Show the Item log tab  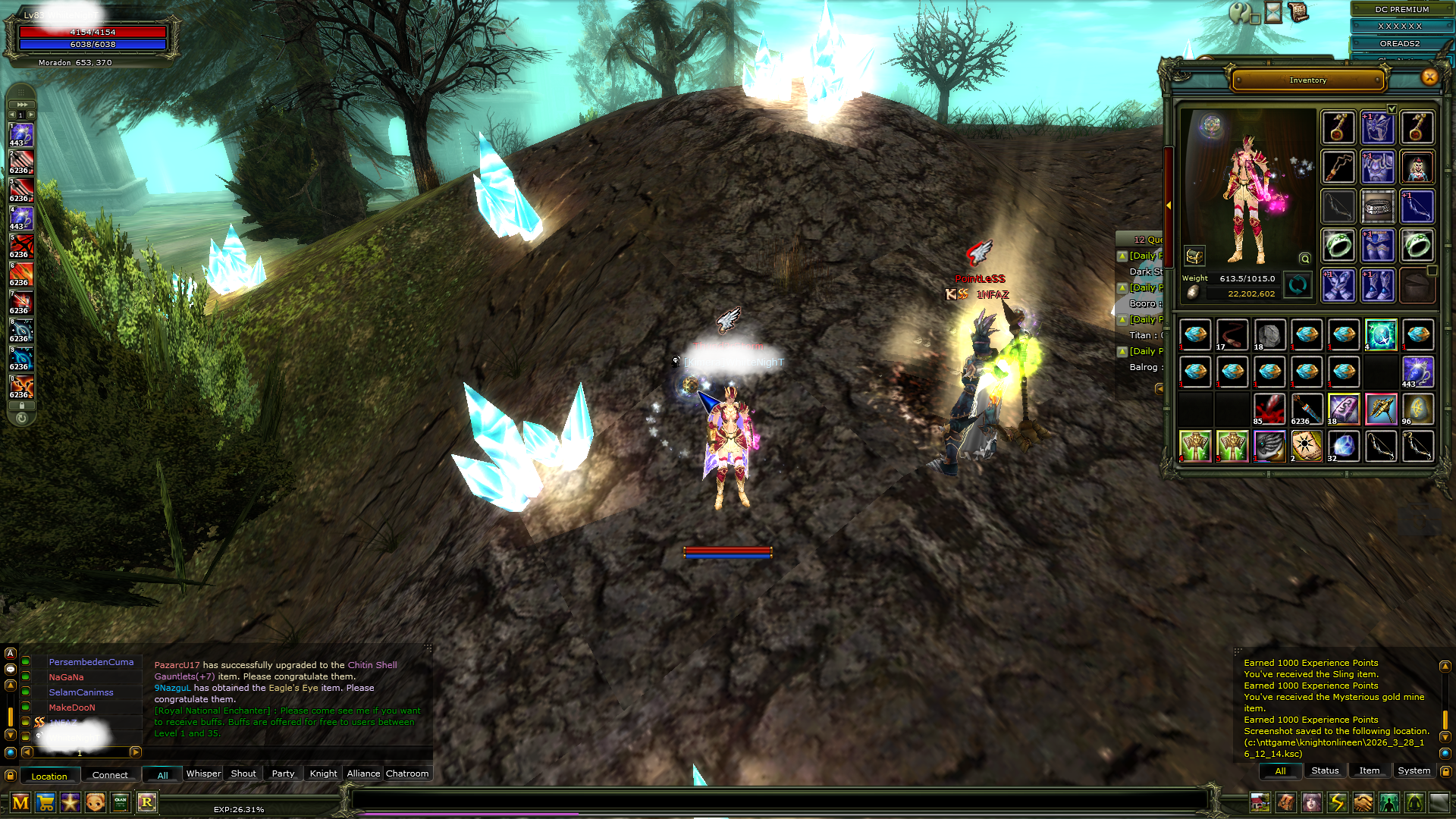(1369, 770)
